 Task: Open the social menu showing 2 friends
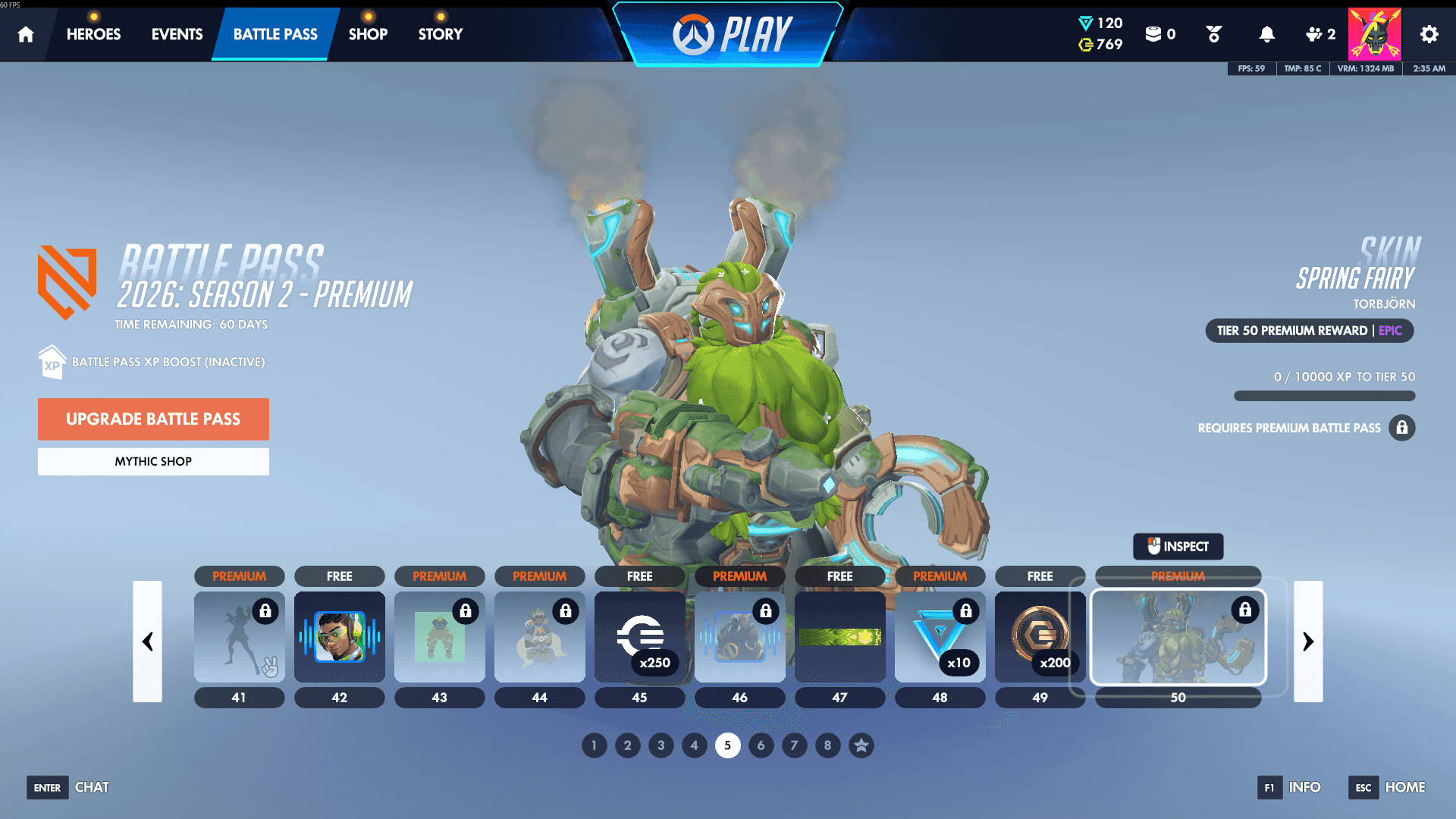coord(1319,34)
